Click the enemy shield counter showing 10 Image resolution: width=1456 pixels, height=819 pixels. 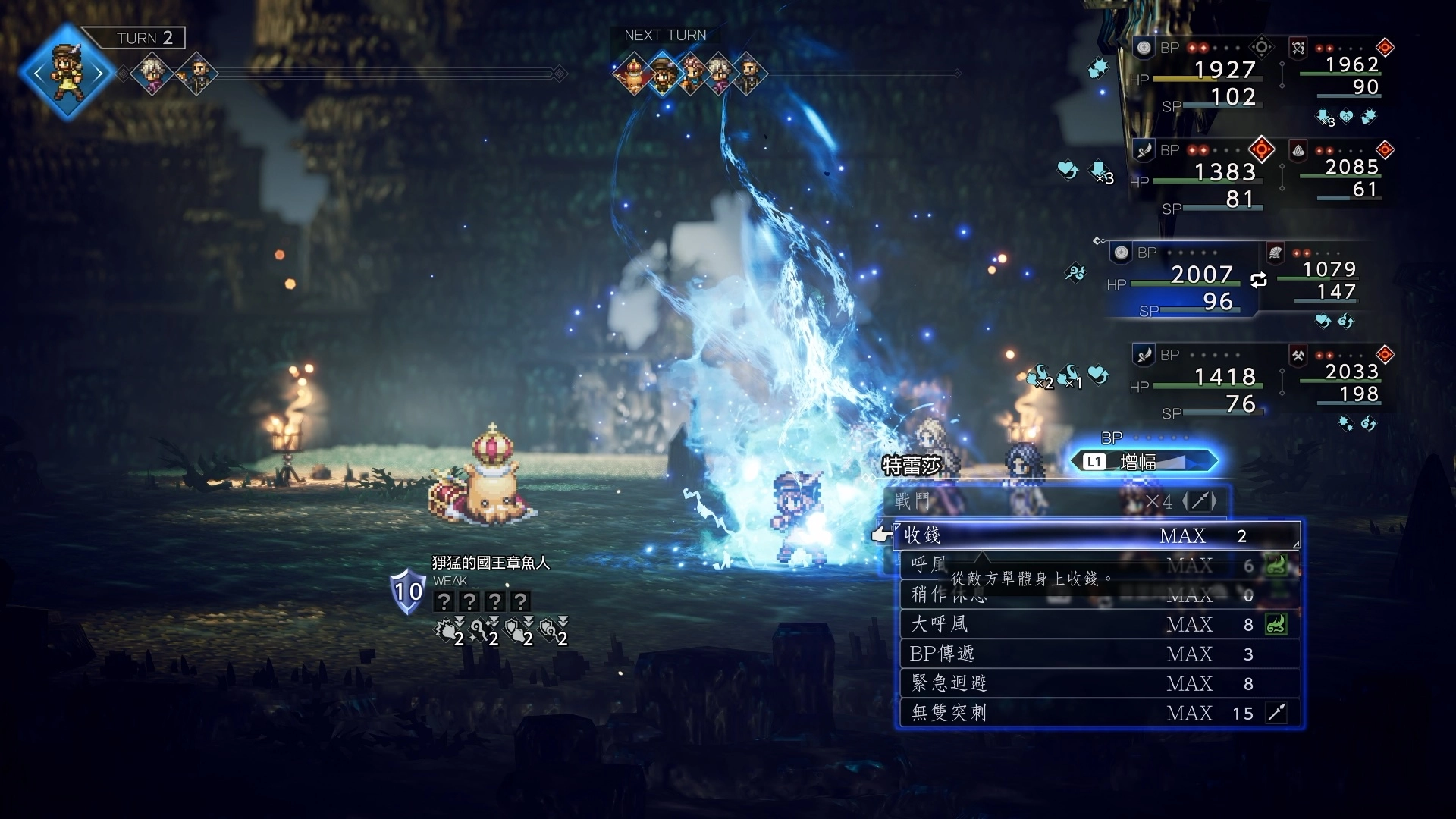pos(407,591)
